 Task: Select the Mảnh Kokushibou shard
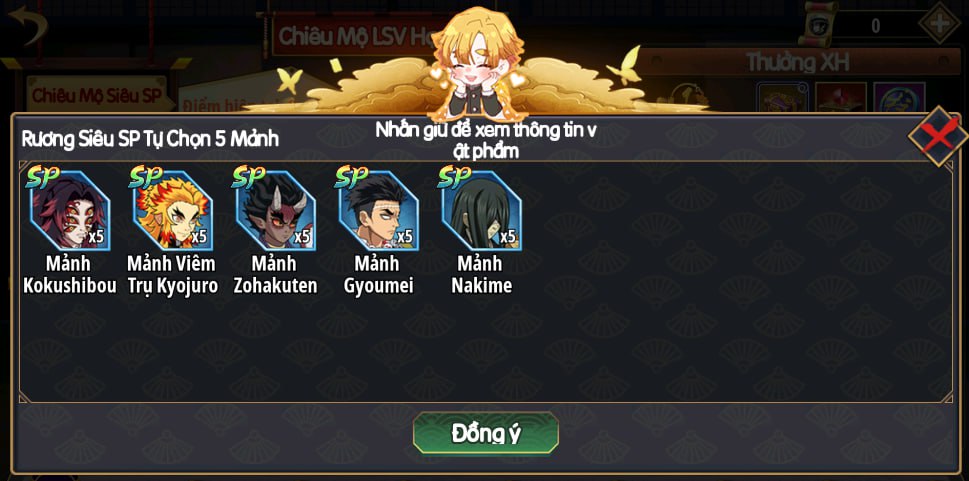tap(69, 211)
